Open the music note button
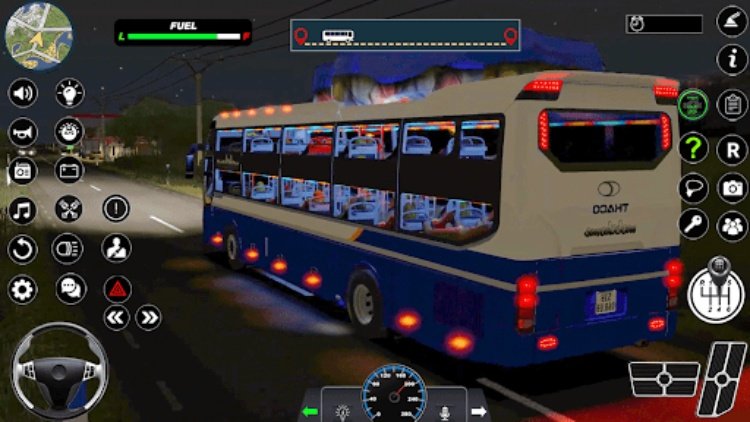Viewport: 750px width, 422px height. (23, 210)
